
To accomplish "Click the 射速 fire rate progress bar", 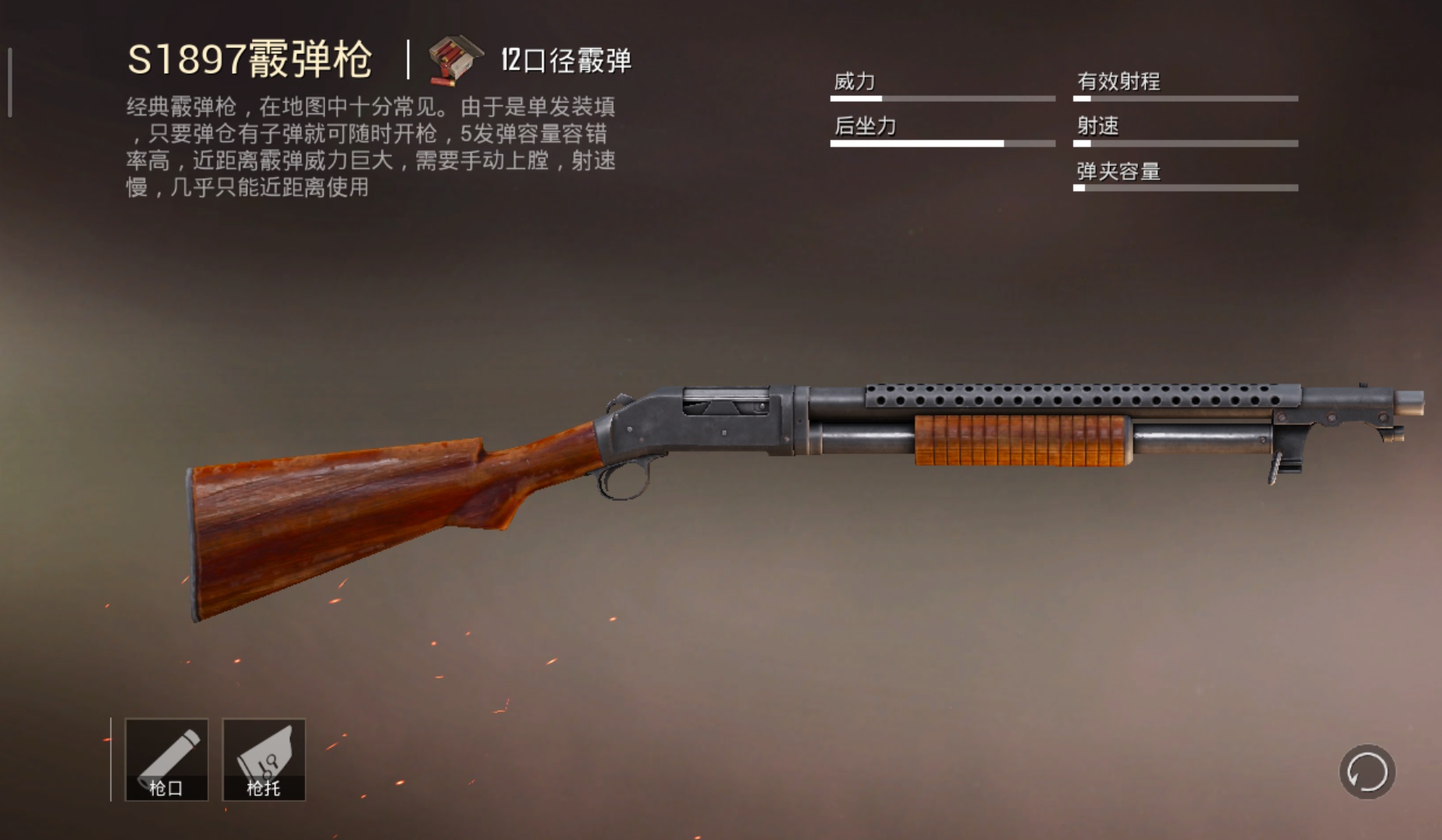I will point(1186,144).
